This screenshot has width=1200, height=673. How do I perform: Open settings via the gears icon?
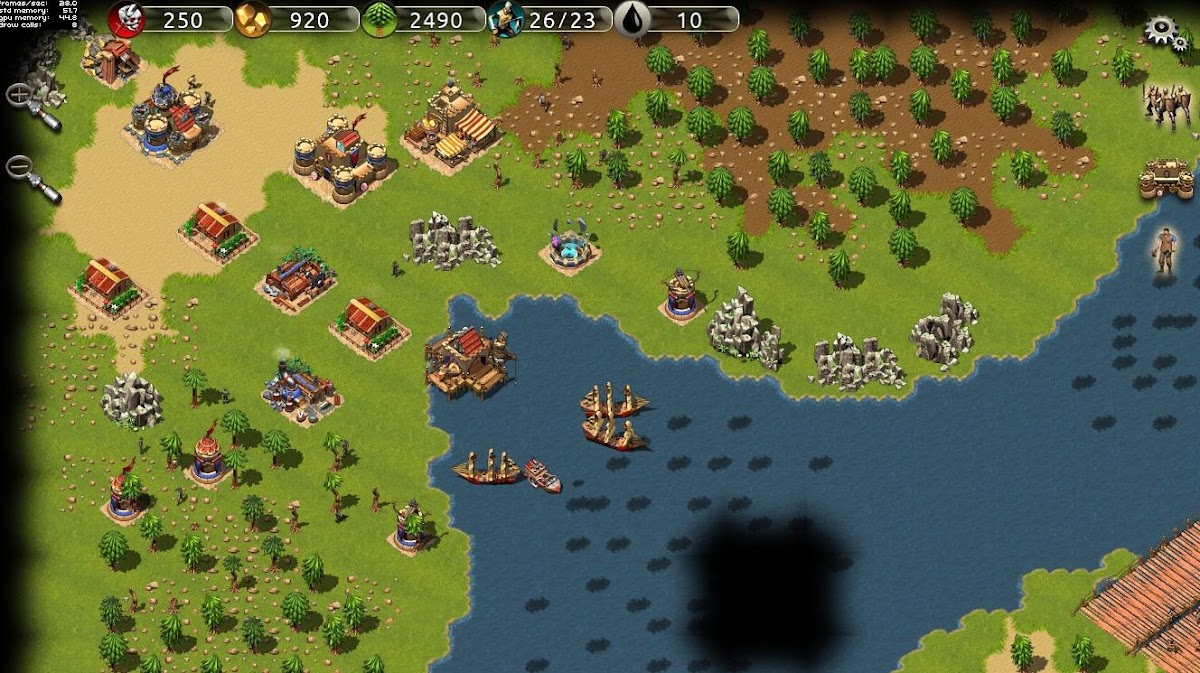point(1163,31)
